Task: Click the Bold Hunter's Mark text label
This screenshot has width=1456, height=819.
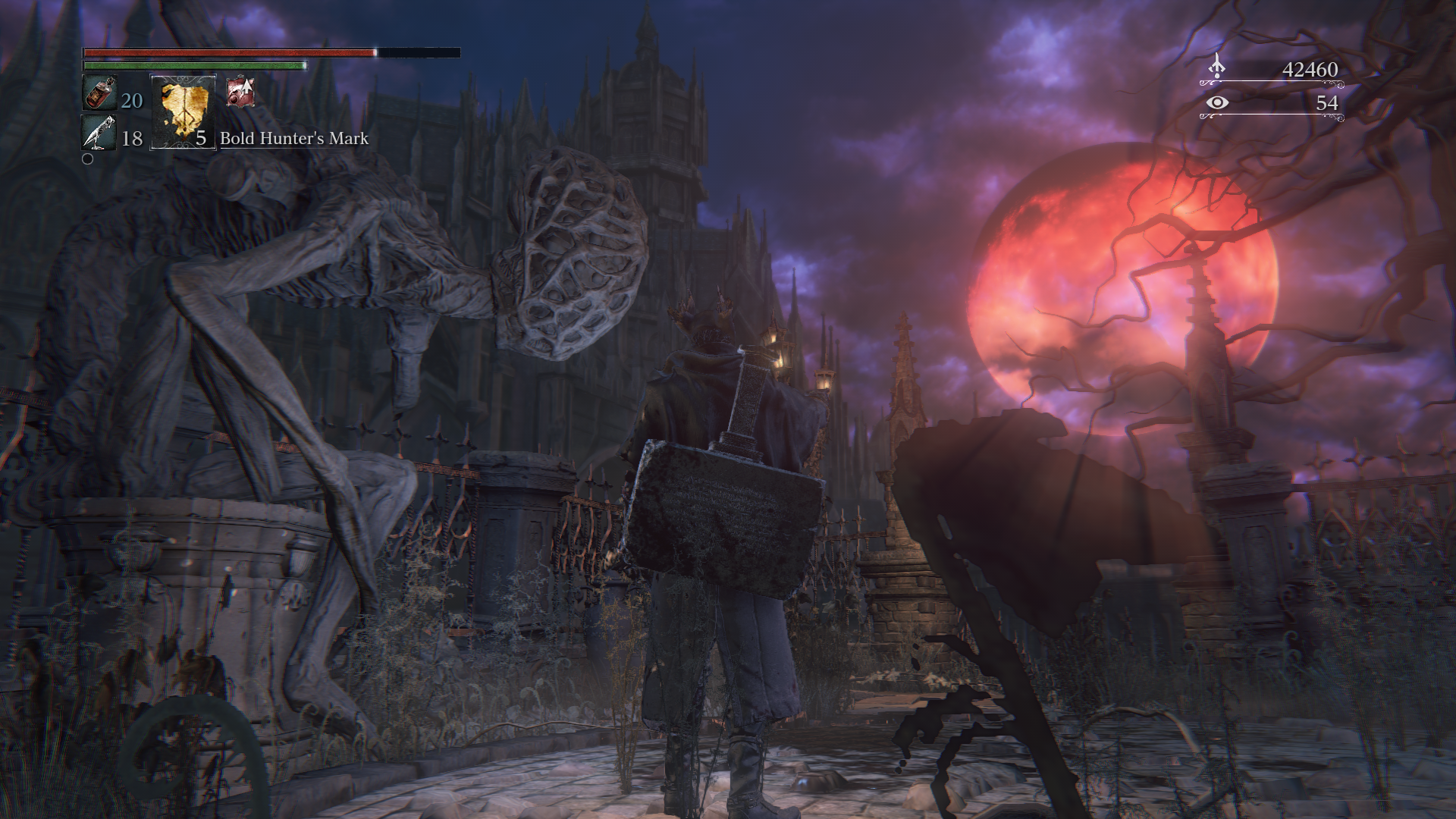Action: tap(293, 140)
